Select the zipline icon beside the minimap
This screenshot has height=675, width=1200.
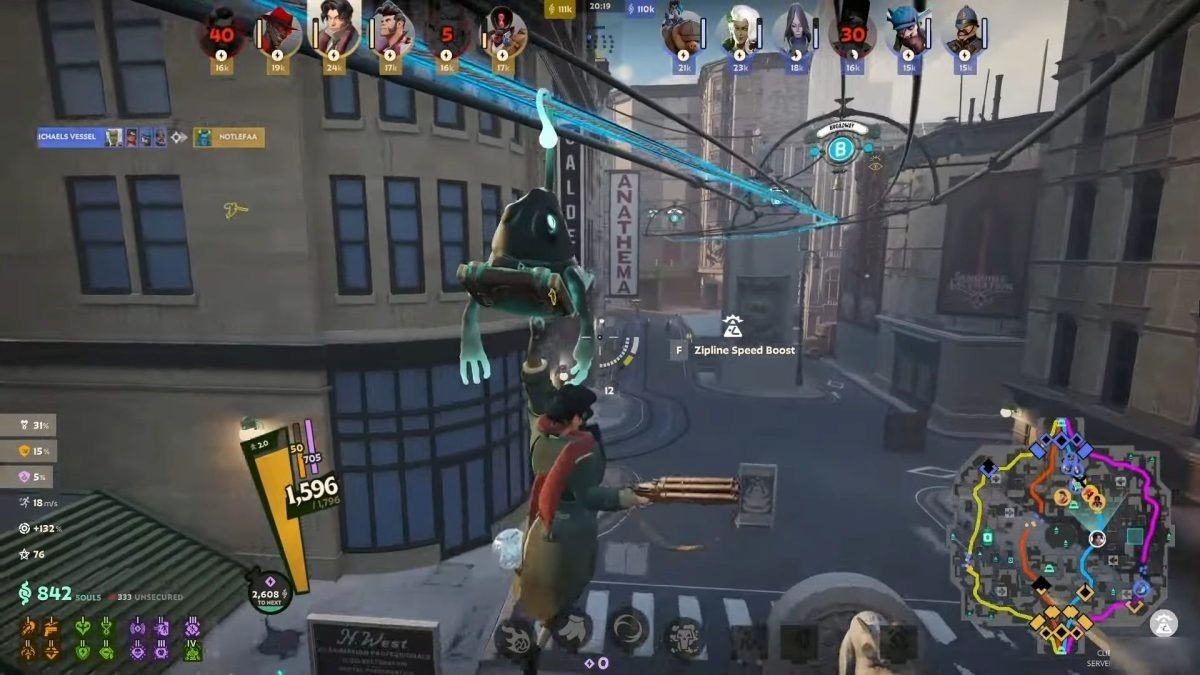pos(1163,623)
